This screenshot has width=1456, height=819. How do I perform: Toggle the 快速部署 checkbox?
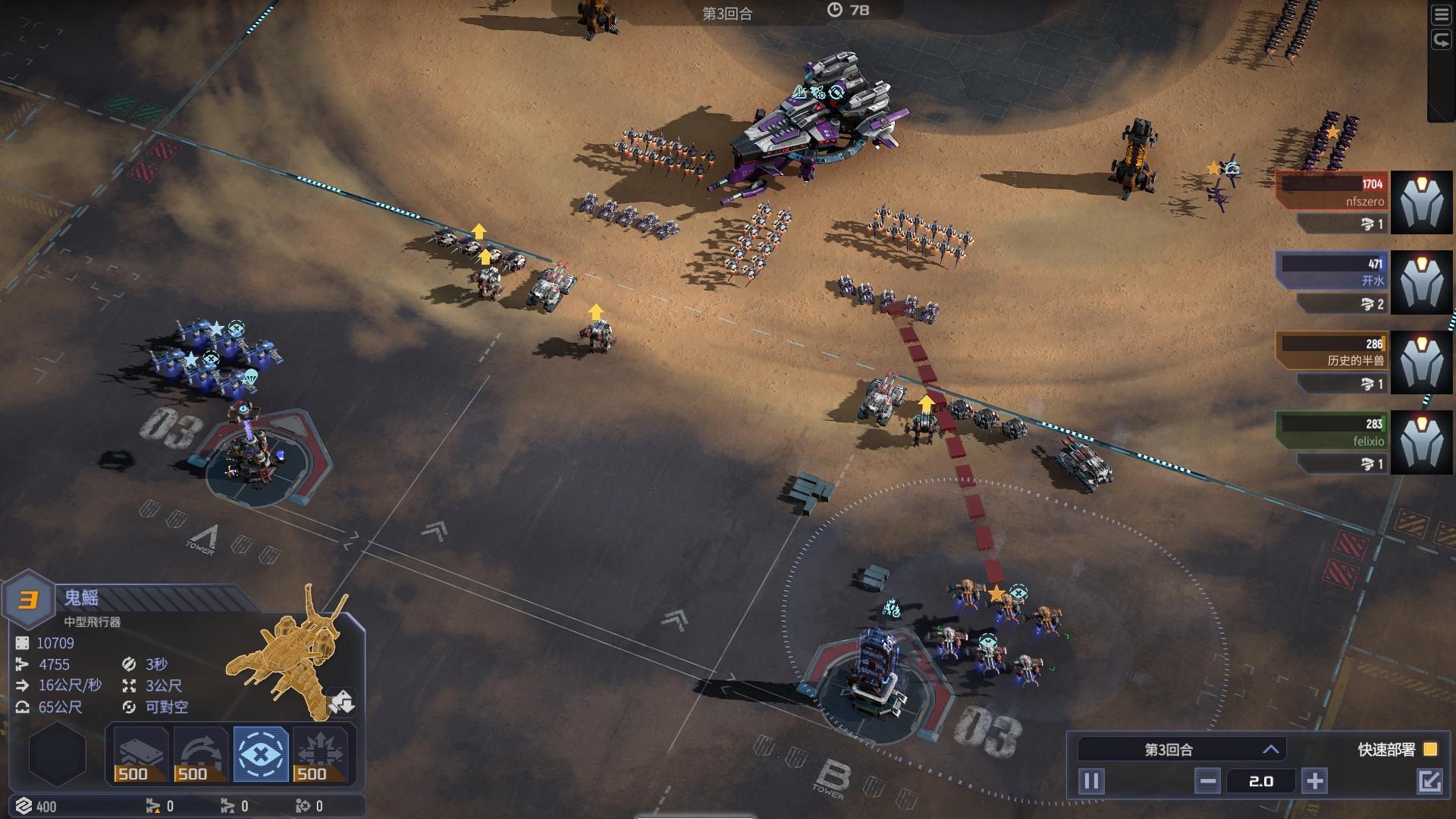pos(1430,749)
